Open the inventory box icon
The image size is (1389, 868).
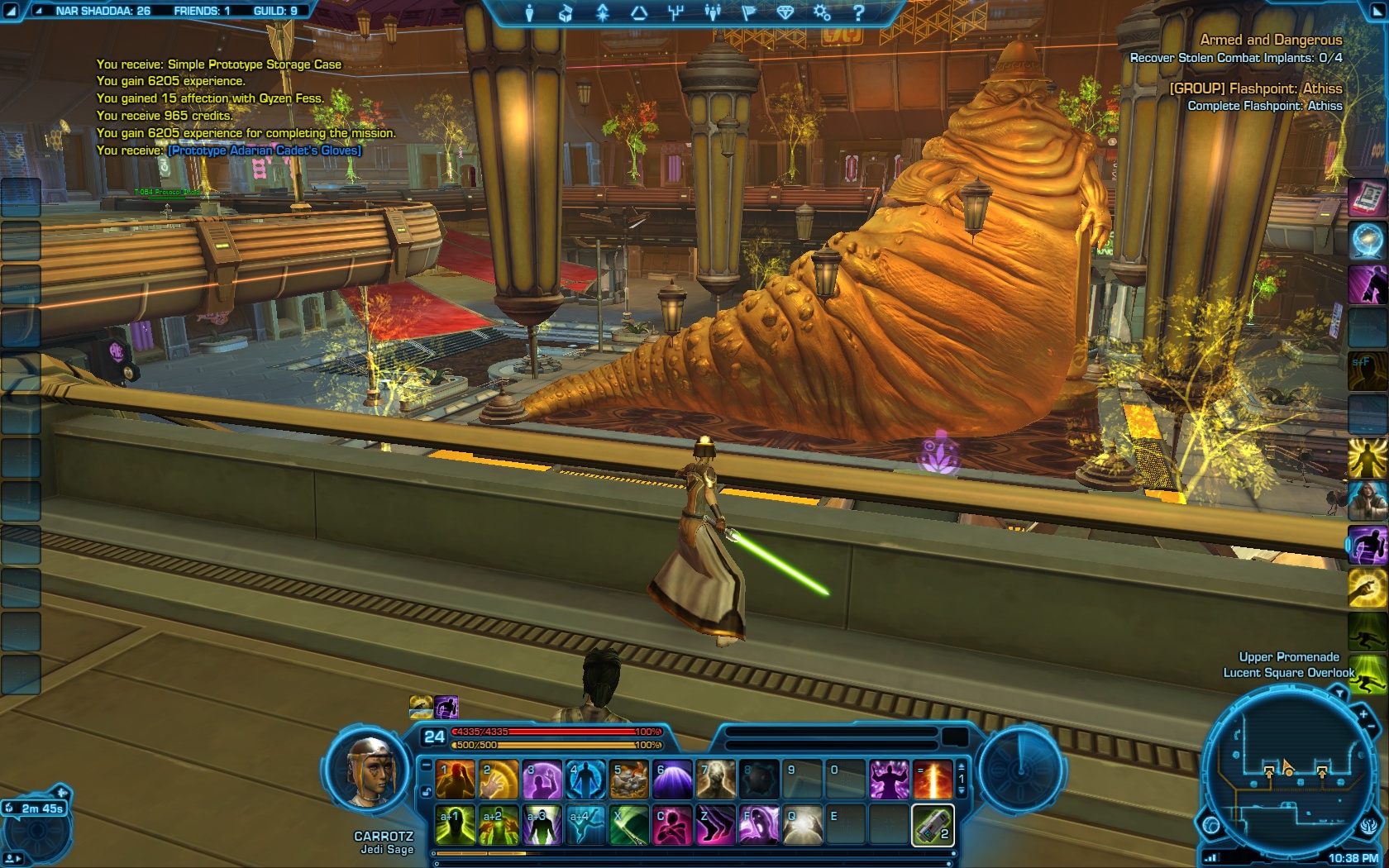coord(566,12)
